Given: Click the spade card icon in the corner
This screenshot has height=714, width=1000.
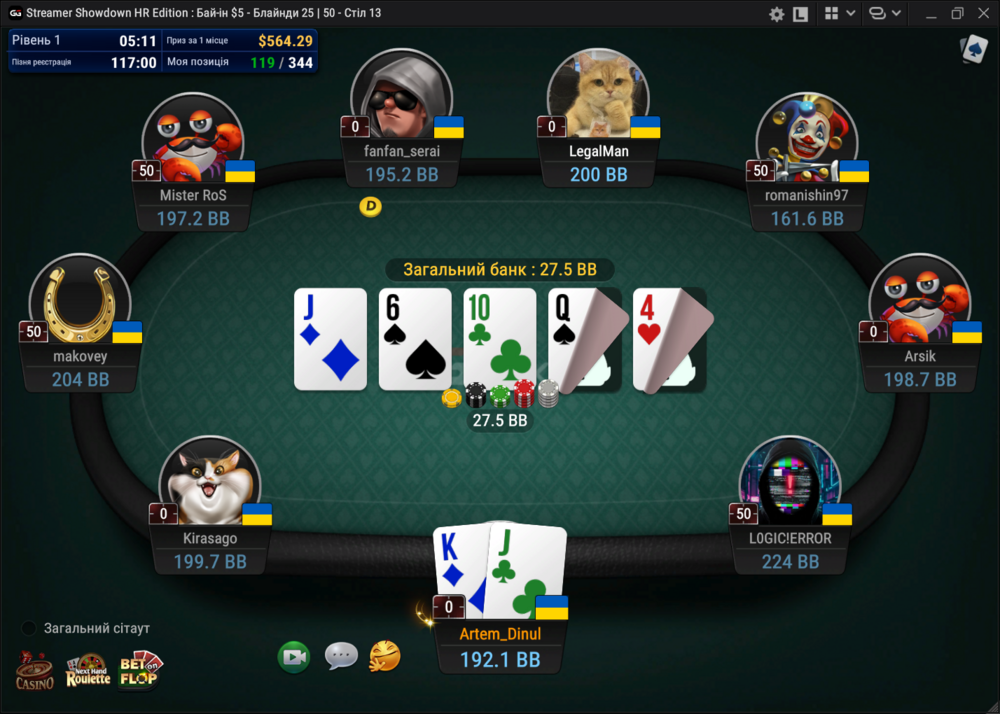Looking at the screenshot, I should point(973,50).
